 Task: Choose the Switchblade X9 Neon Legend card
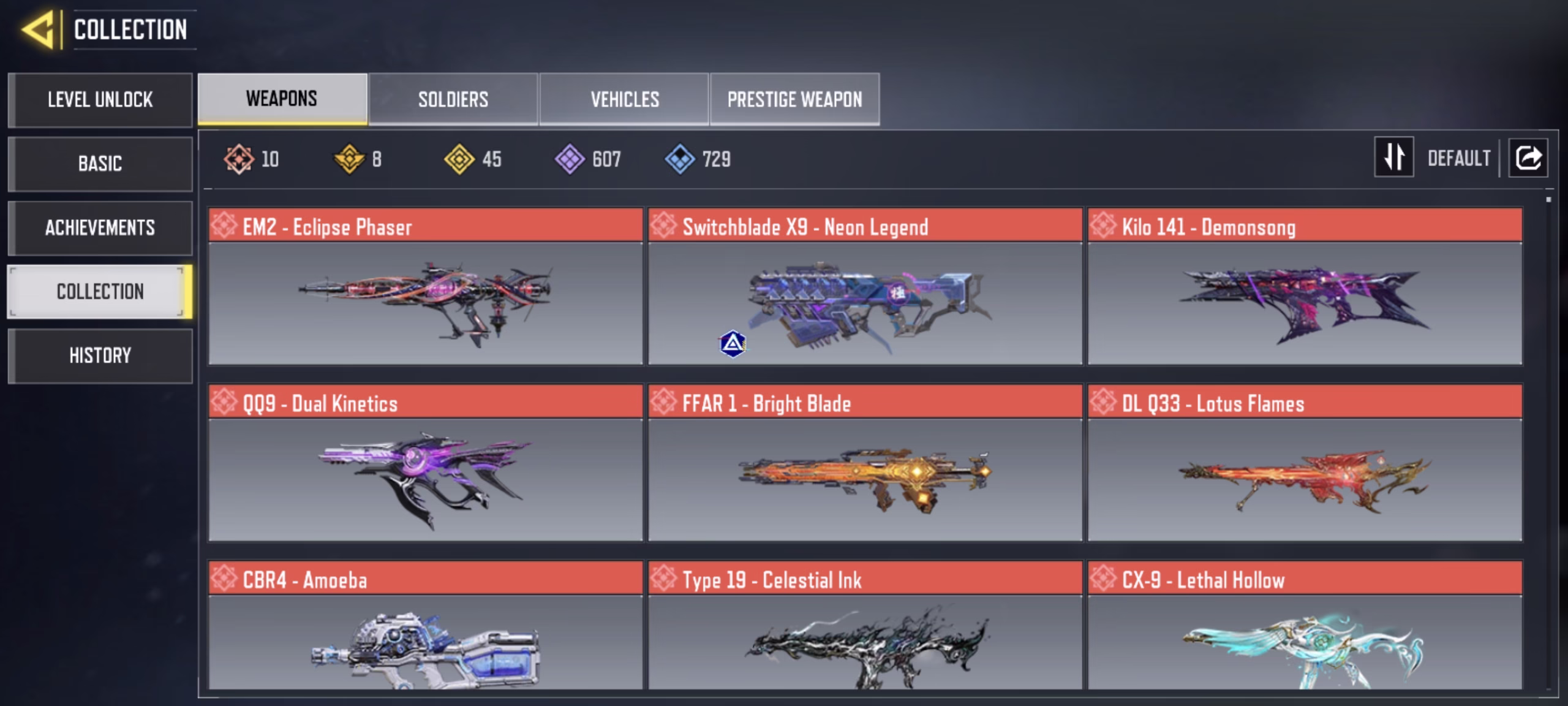click(865, 287)
